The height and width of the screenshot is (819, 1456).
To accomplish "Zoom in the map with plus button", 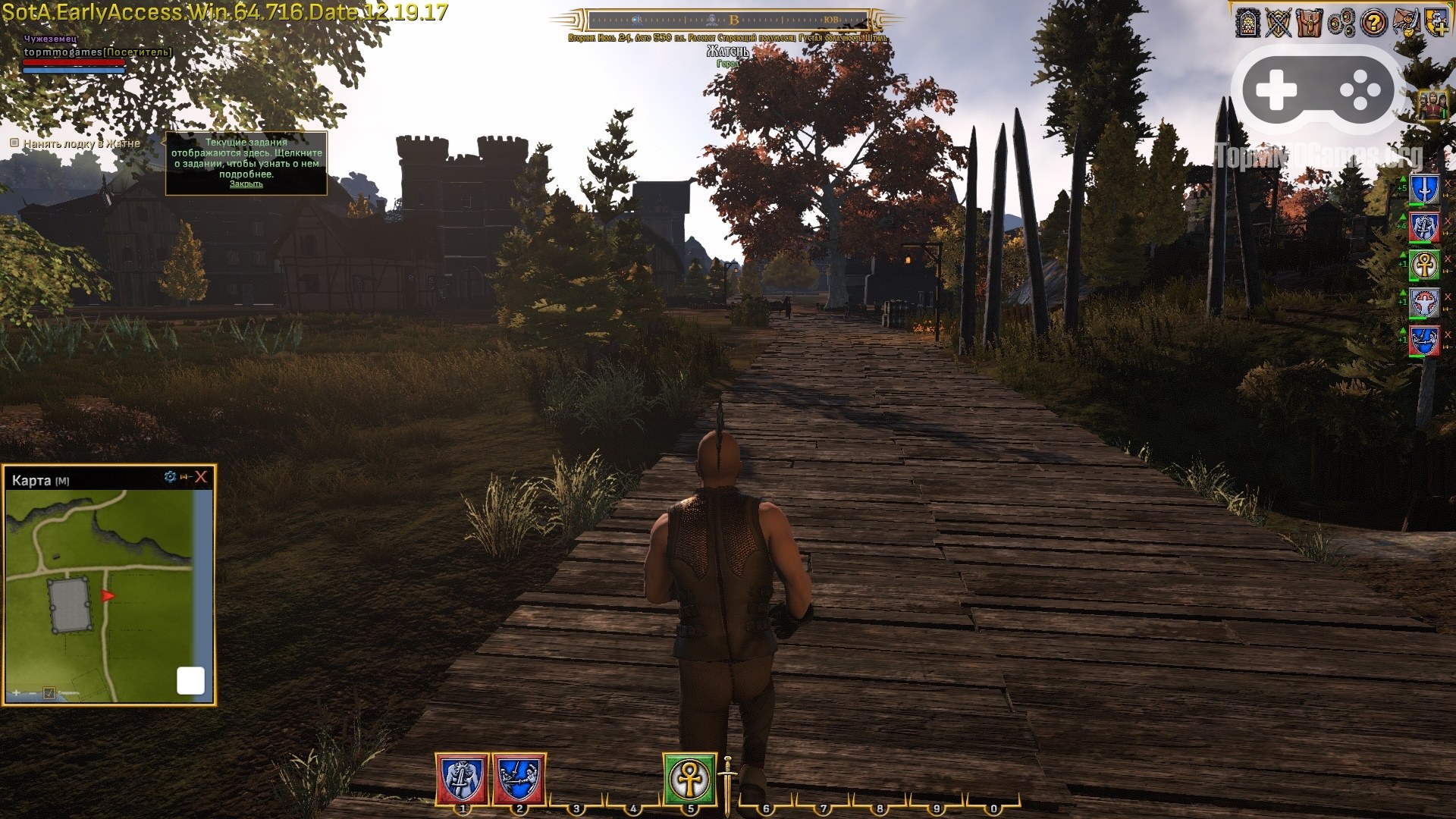I will (x=16, y=693).
